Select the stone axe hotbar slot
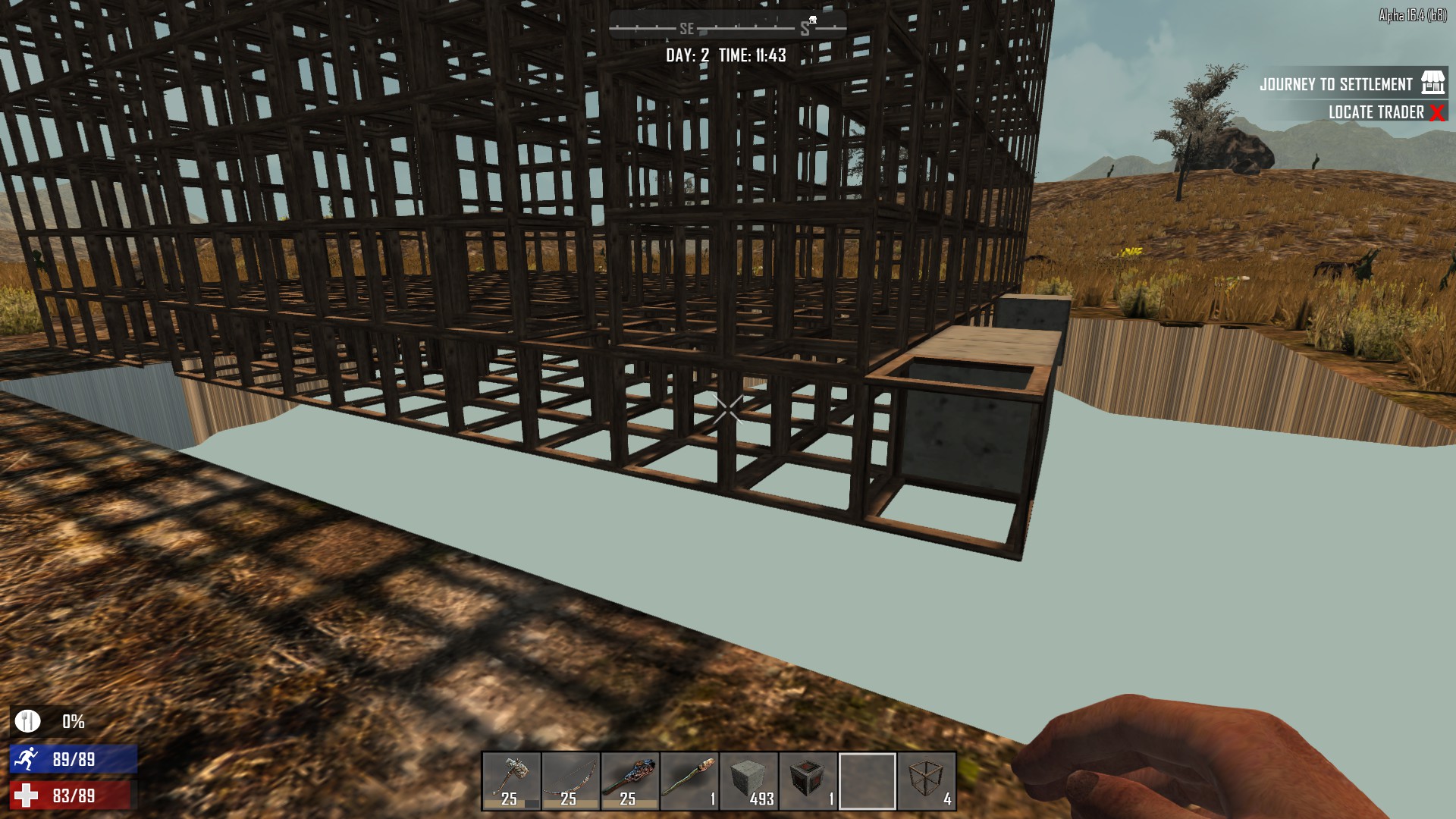 click(x=511, y=781)
